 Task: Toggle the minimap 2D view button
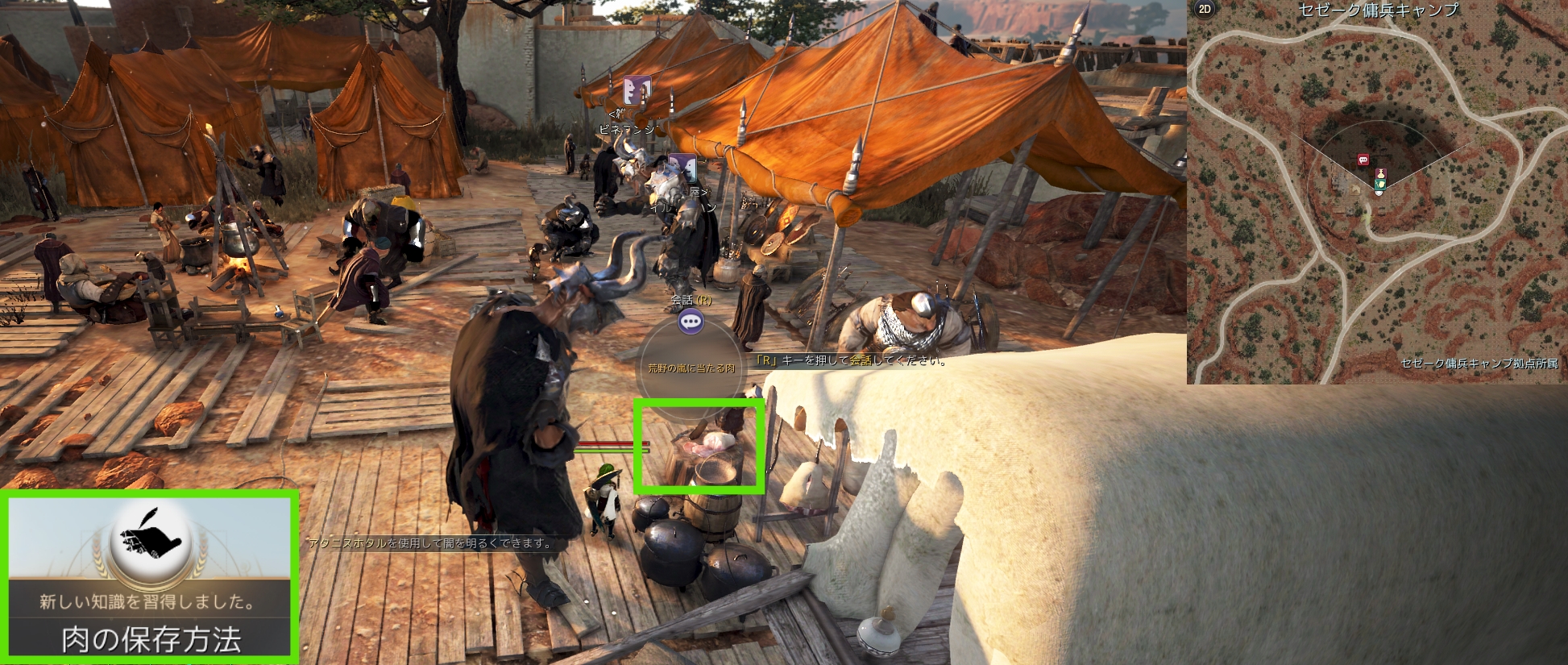pos(1205,10)
